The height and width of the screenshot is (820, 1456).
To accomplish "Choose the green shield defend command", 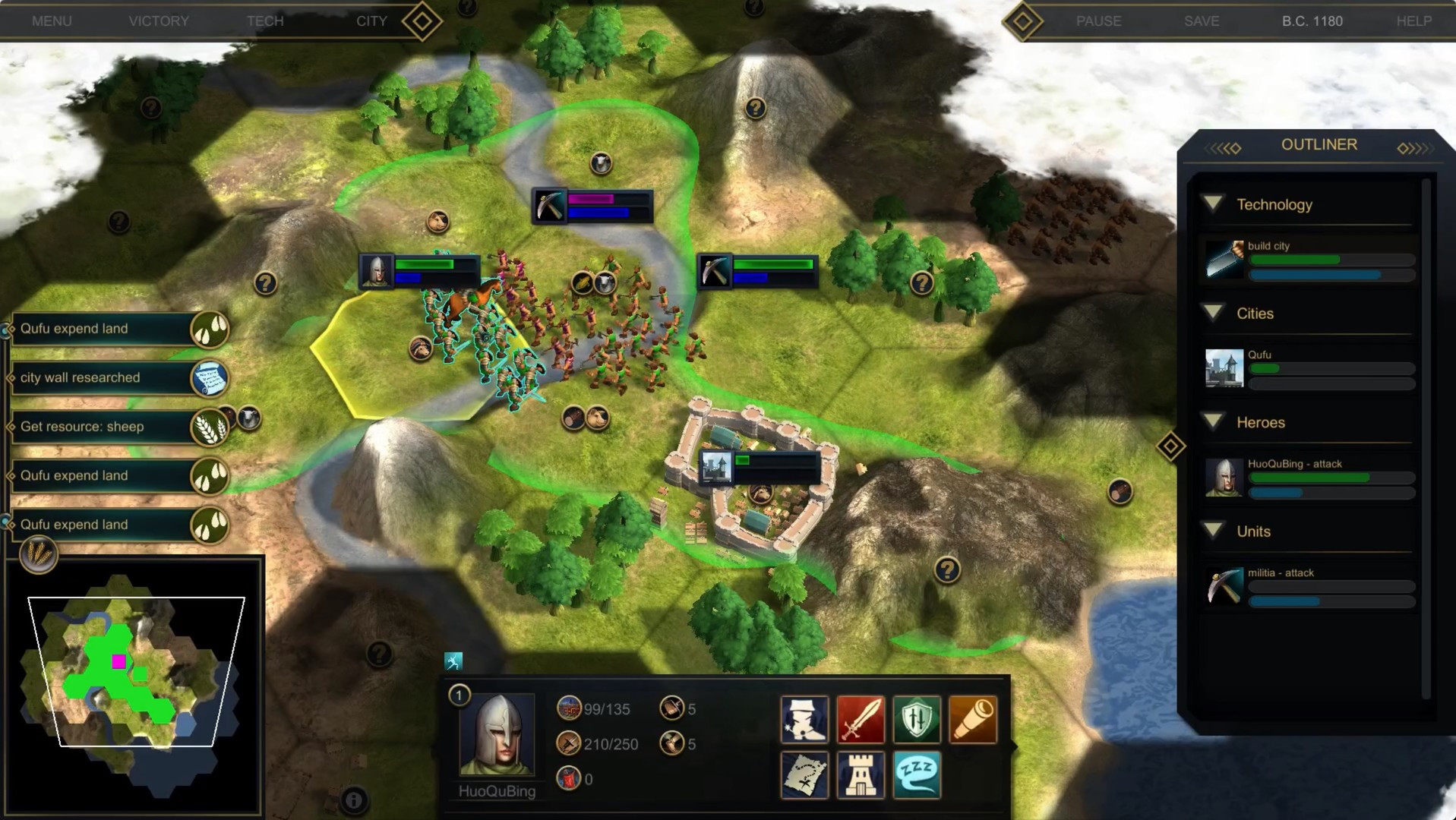I will [x=917, y=718].
